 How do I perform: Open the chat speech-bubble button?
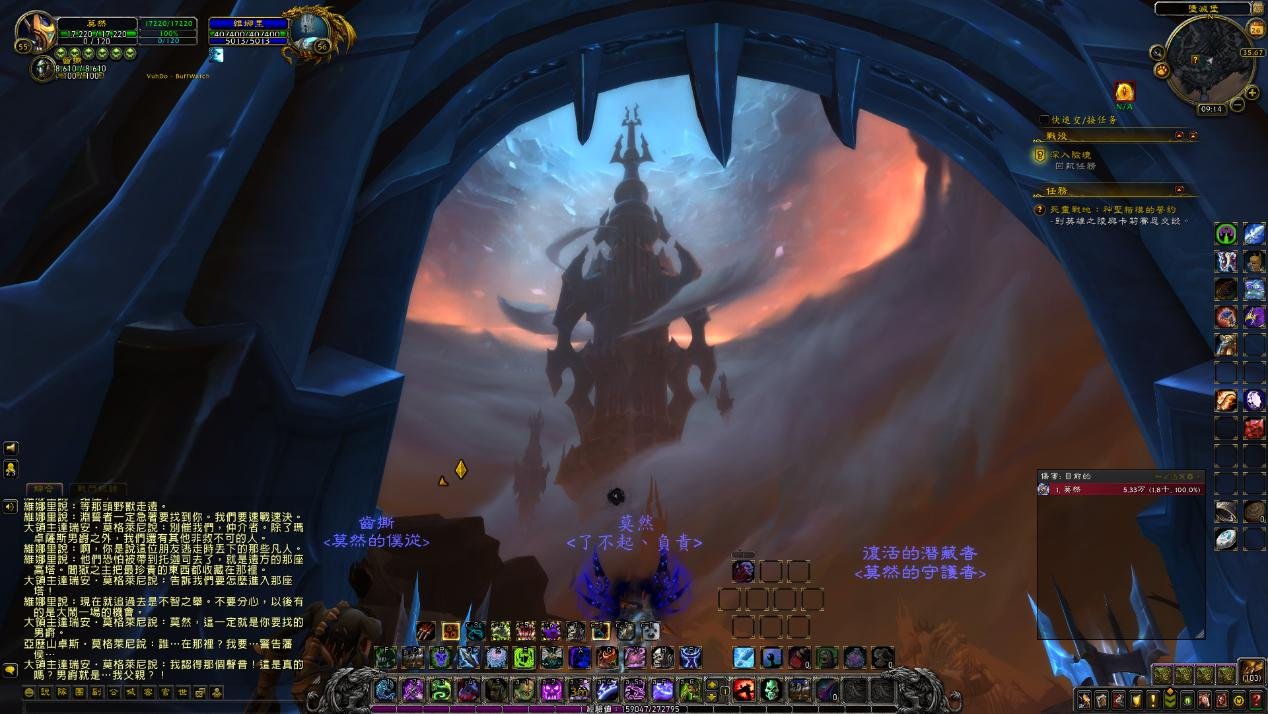tap(11, 670)
